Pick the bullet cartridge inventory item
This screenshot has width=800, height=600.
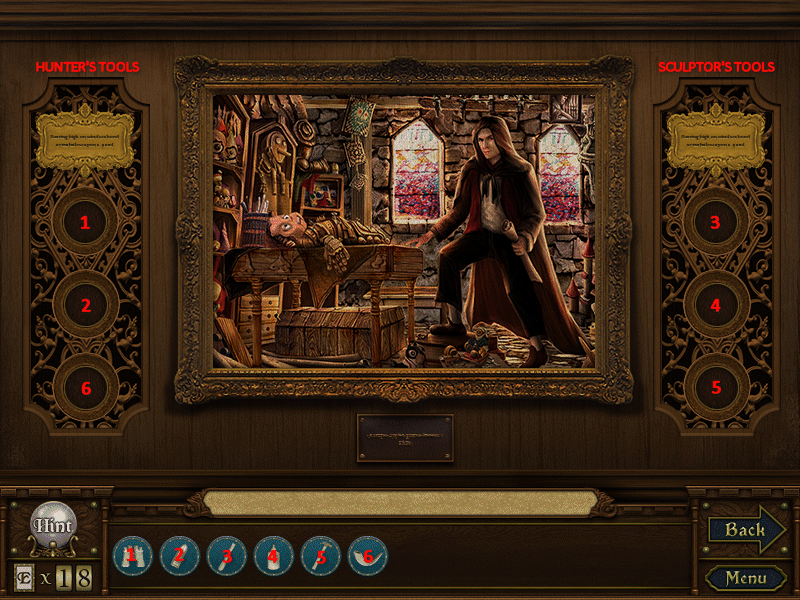(x=180, y=555)
